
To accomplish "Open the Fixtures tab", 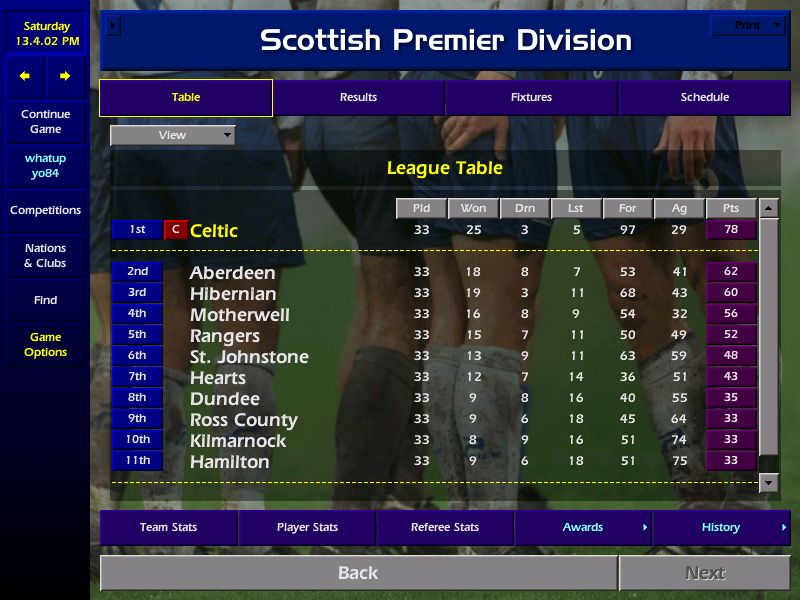I will click(531, 98).
